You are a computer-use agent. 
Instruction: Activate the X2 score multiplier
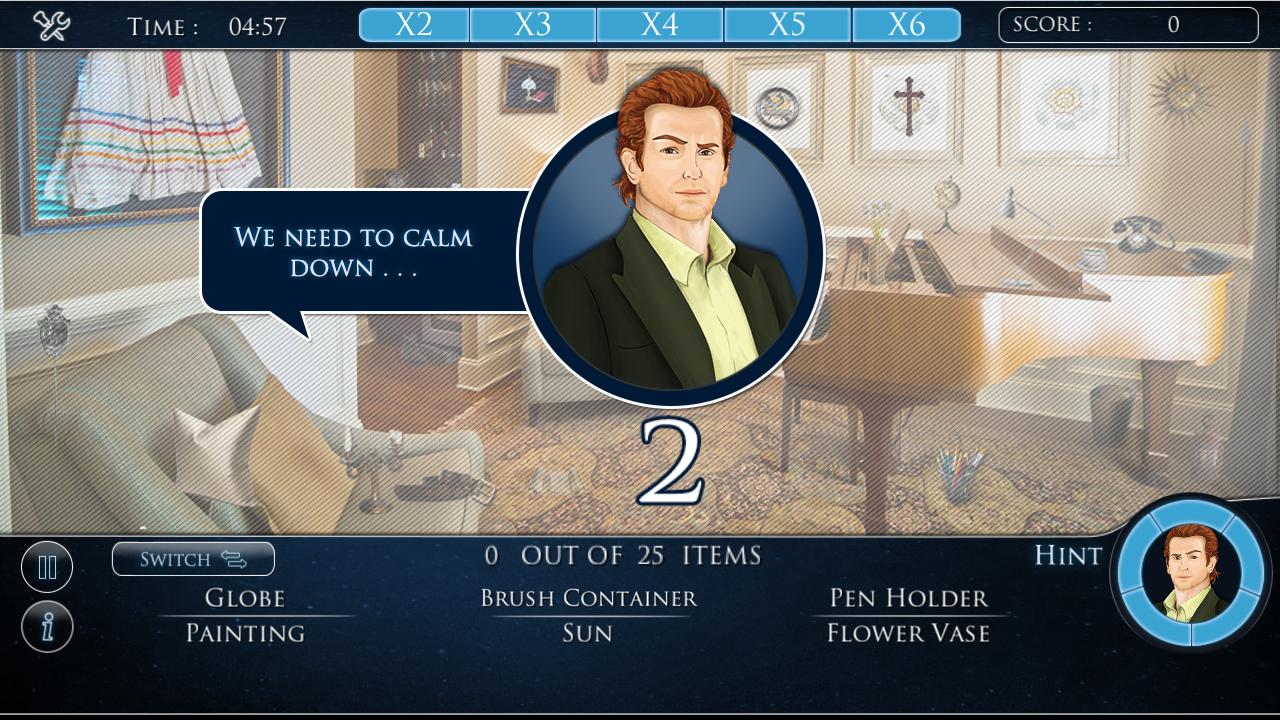click(412, 22)
